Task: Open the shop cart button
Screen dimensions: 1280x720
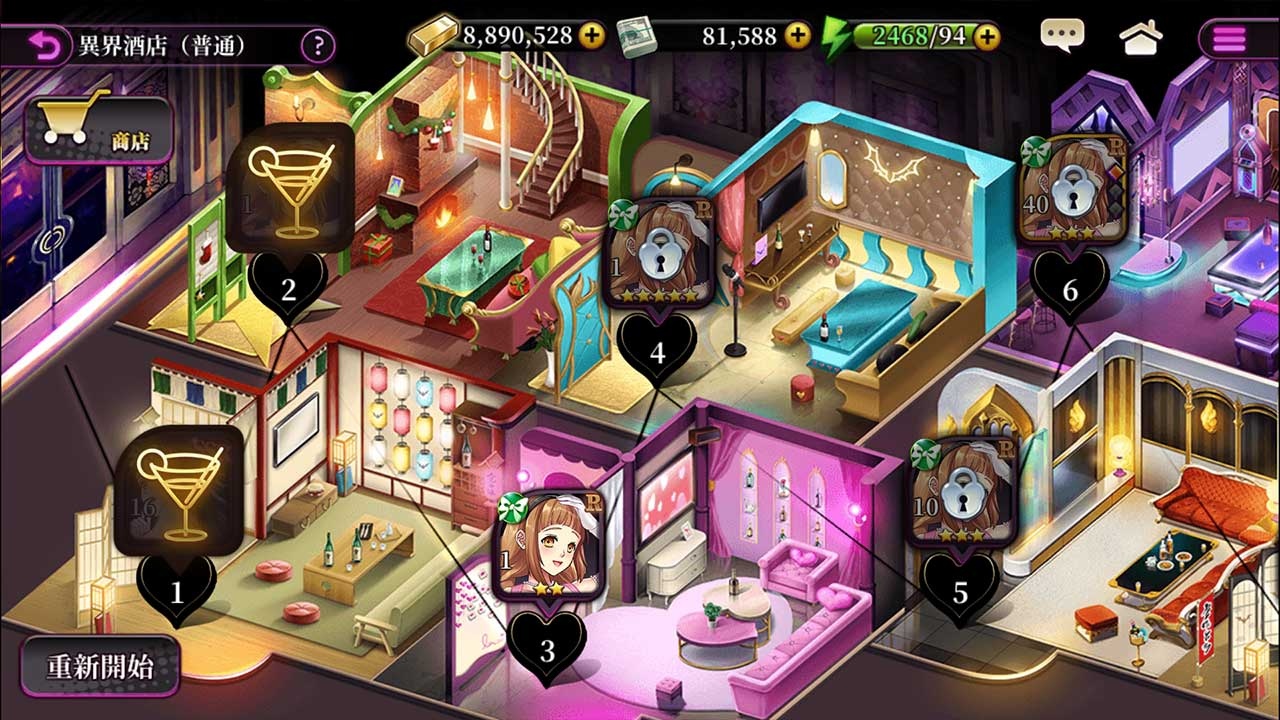Action: 98,129
